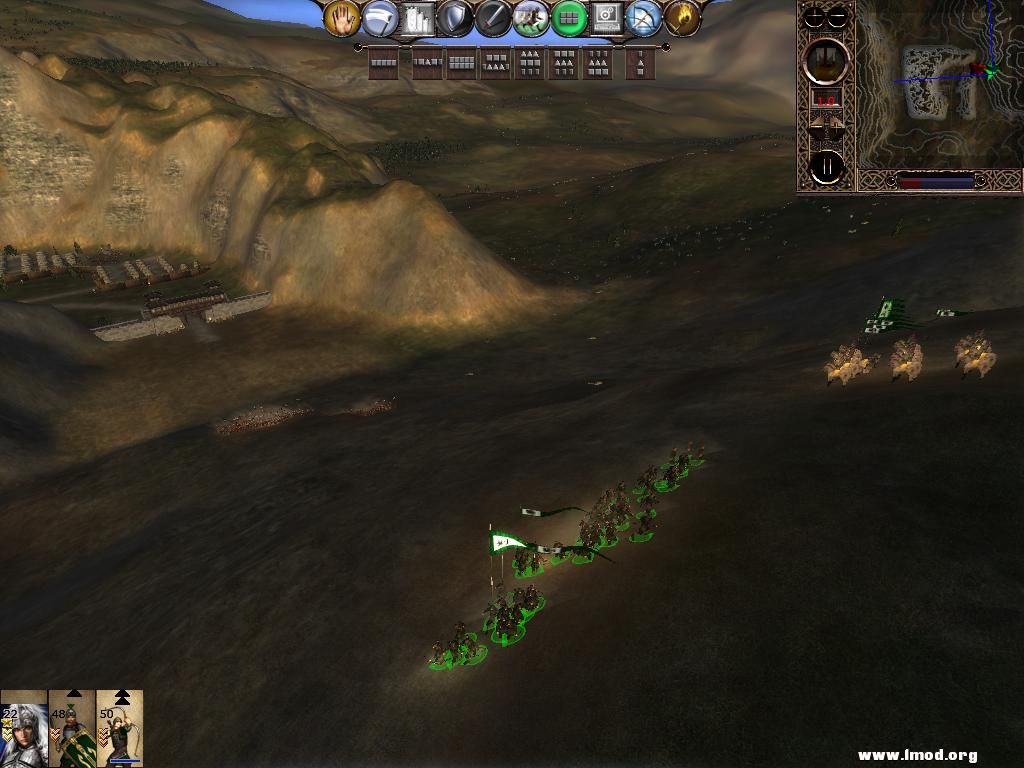This screenshot has width=1024, height=768.
Task: Activate the halt order hand icon
Action: pos(342,18)
